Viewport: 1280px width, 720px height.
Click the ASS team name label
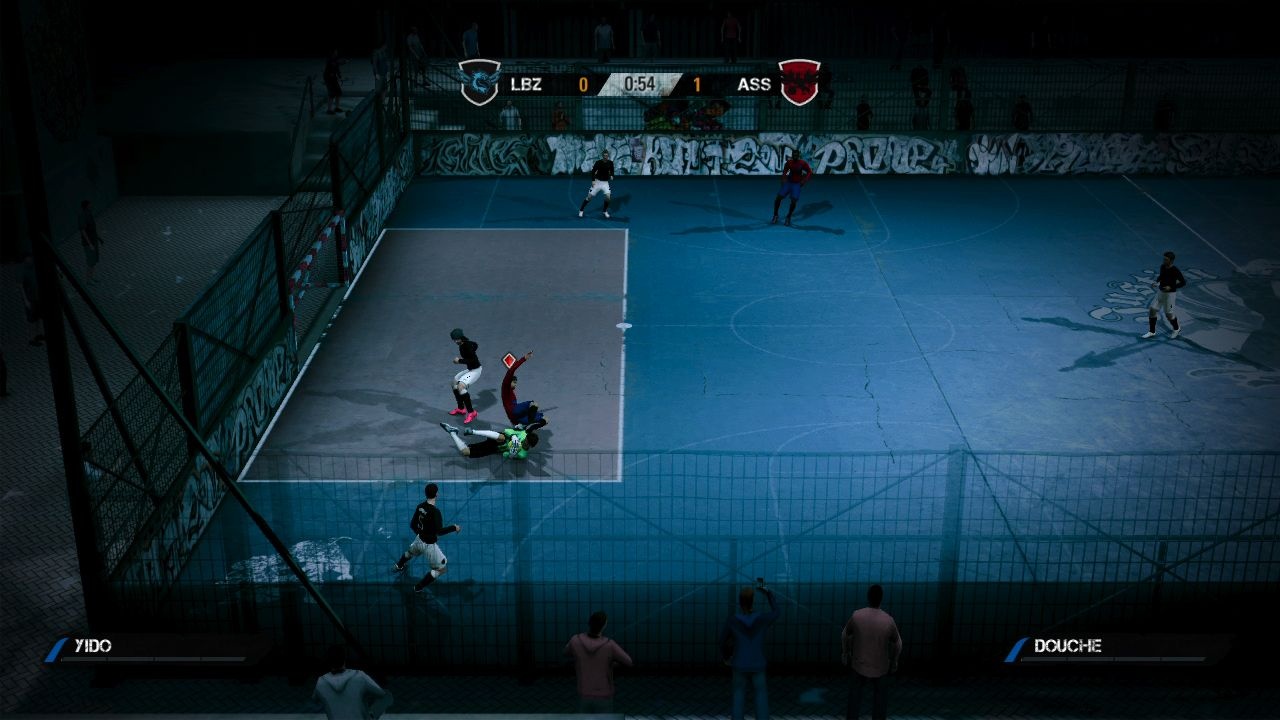pos(755,84)
